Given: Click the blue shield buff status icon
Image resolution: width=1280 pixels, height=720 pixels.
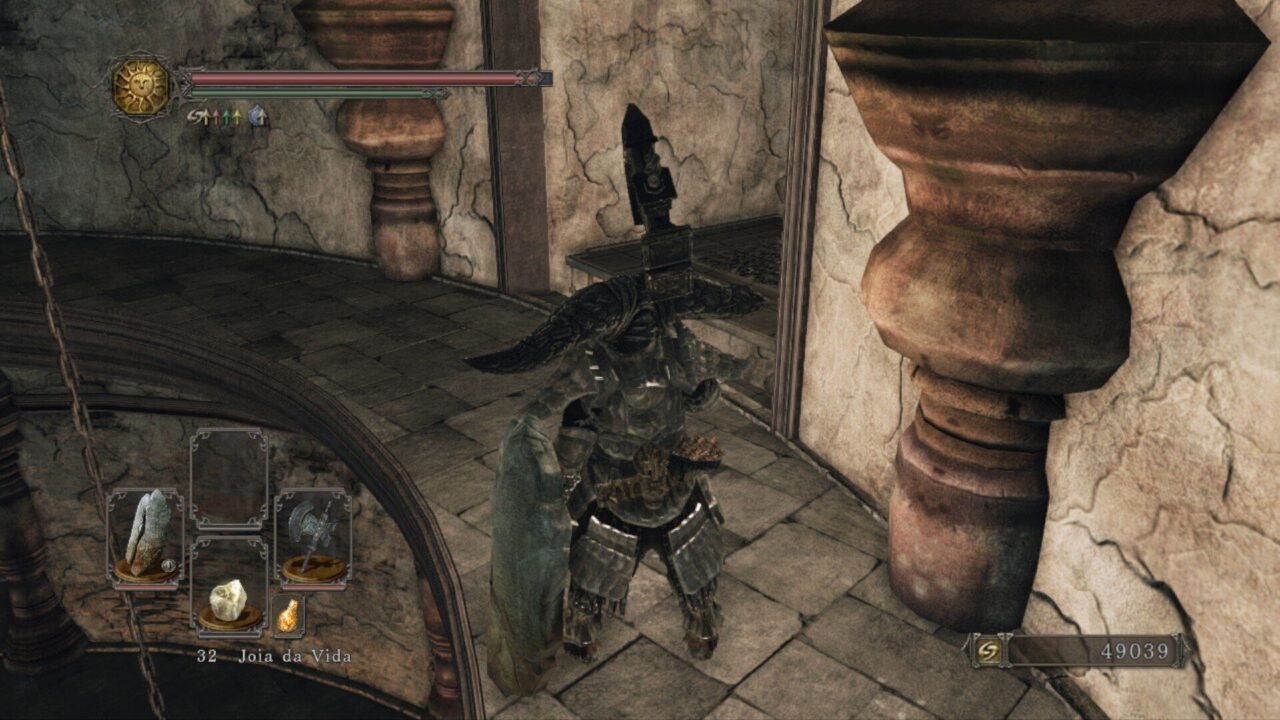Looking at the screenshot, I should (x=257, y=117).
